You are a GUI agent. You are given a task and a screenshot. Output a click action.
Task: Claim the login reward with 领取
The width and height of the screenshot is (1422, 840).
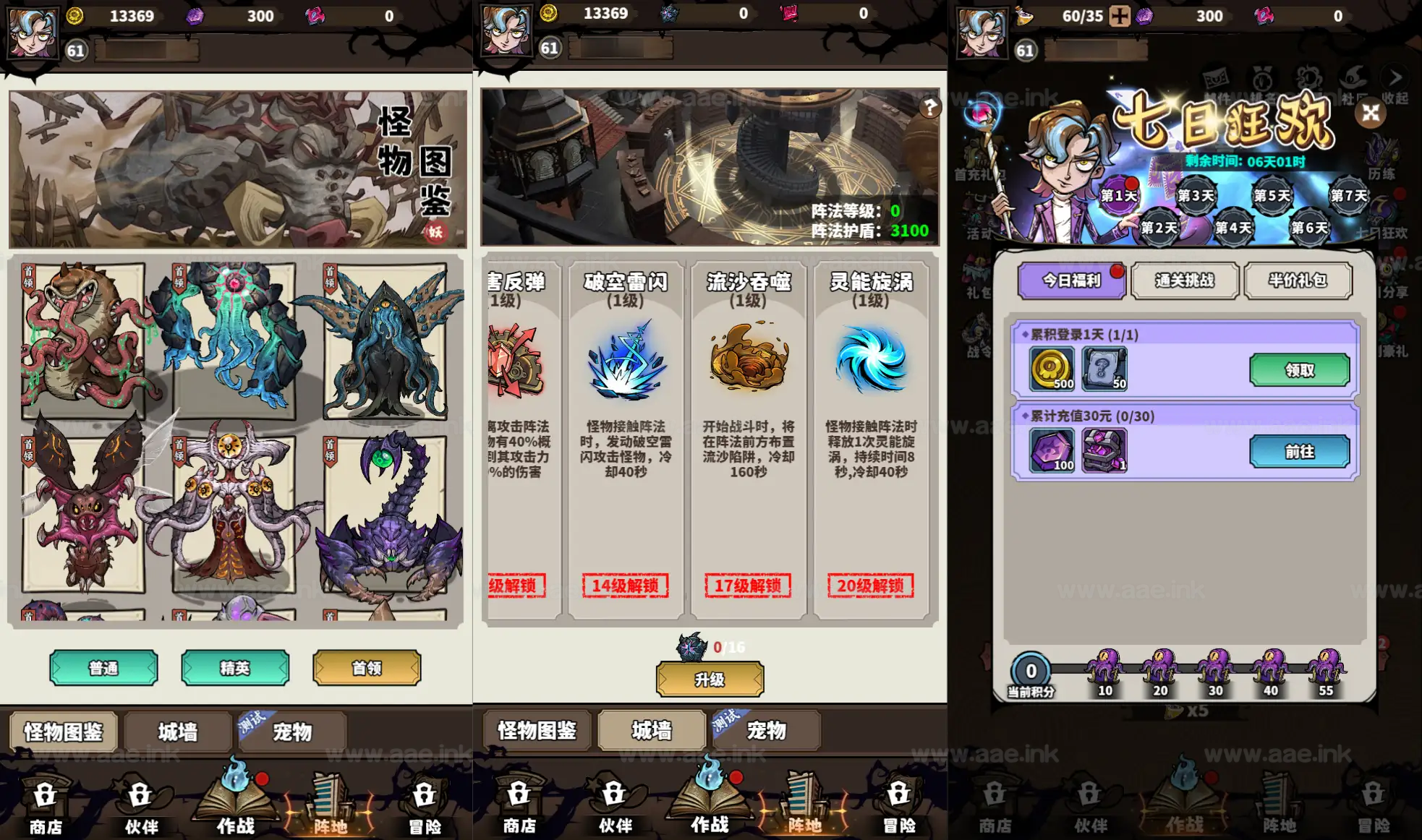pyautogui.click(x=1300, y=369)
